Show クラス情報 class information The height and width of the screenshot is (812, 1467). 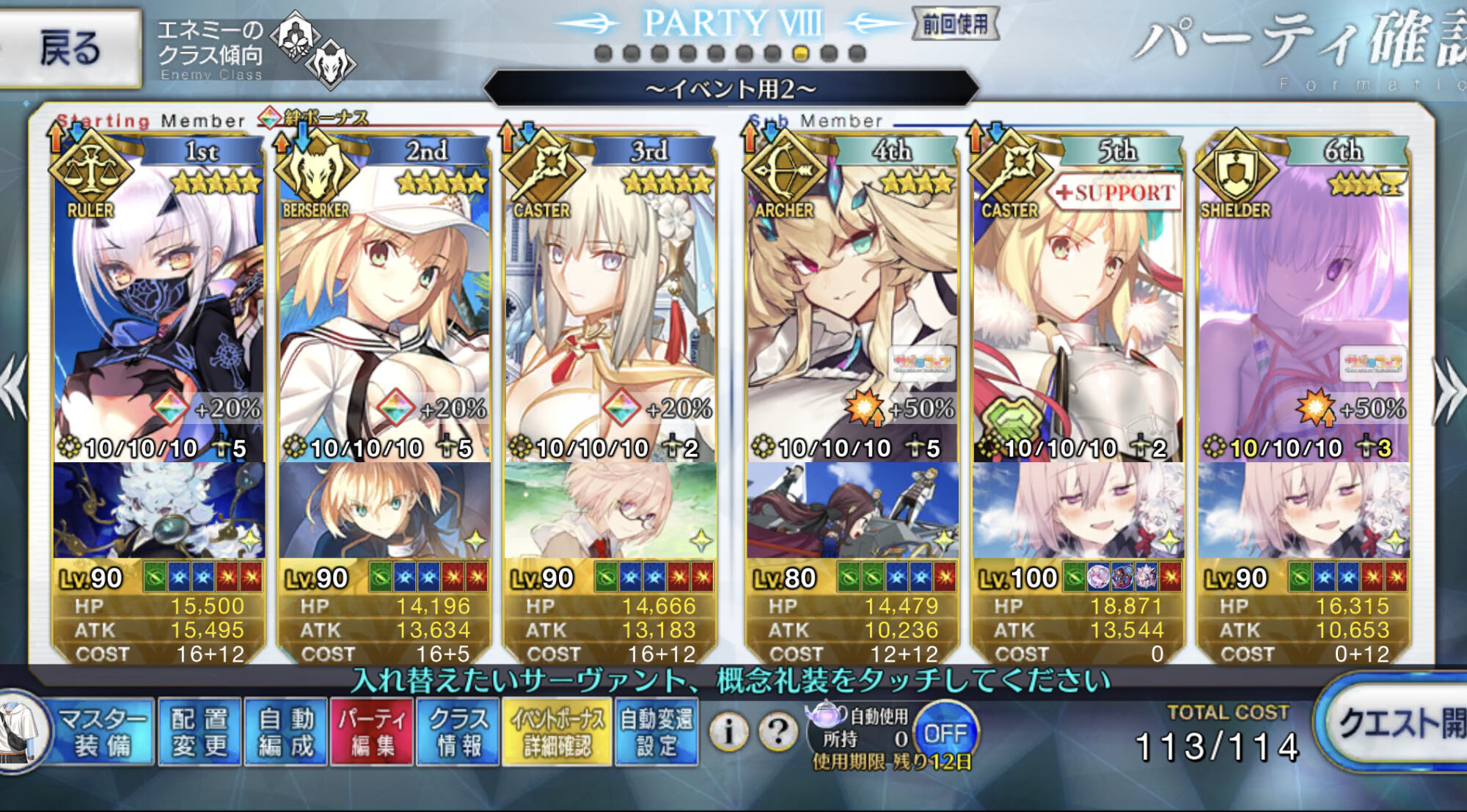pyautogui.click(x=458, y=732)
